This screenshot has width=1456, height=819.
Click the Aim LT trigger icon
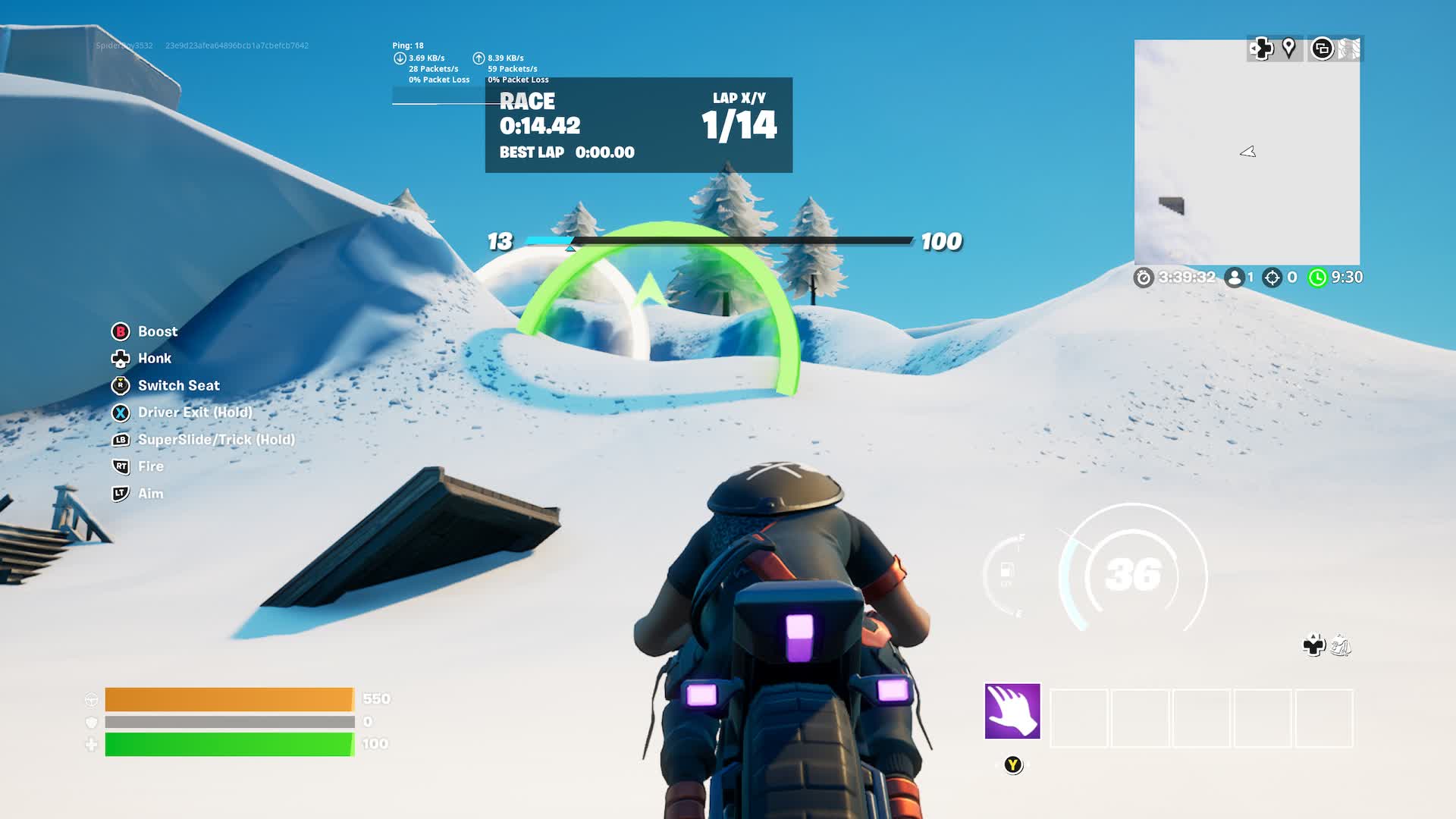(121, 494)
